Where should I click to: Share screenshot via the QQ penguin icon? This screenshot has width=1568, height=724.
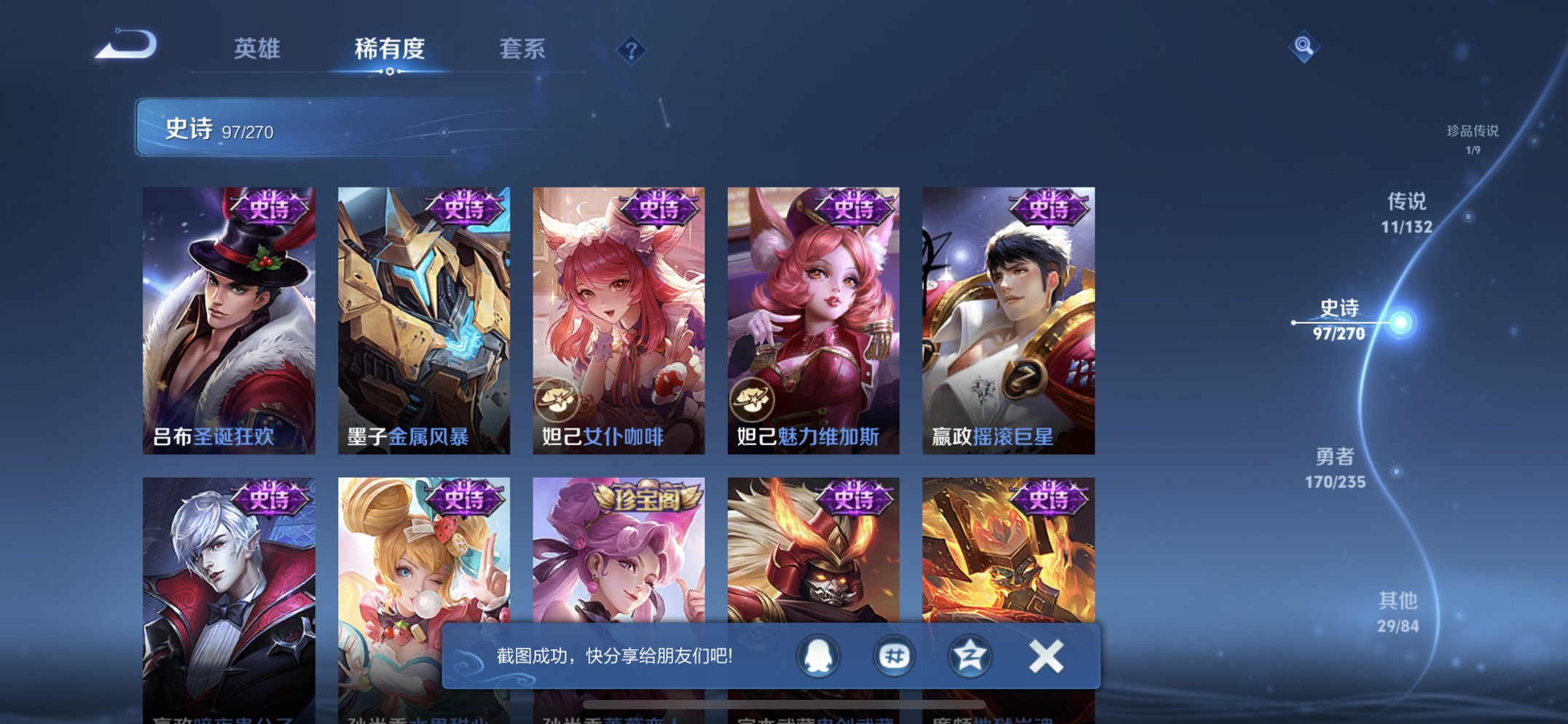(x=816, y=656)
